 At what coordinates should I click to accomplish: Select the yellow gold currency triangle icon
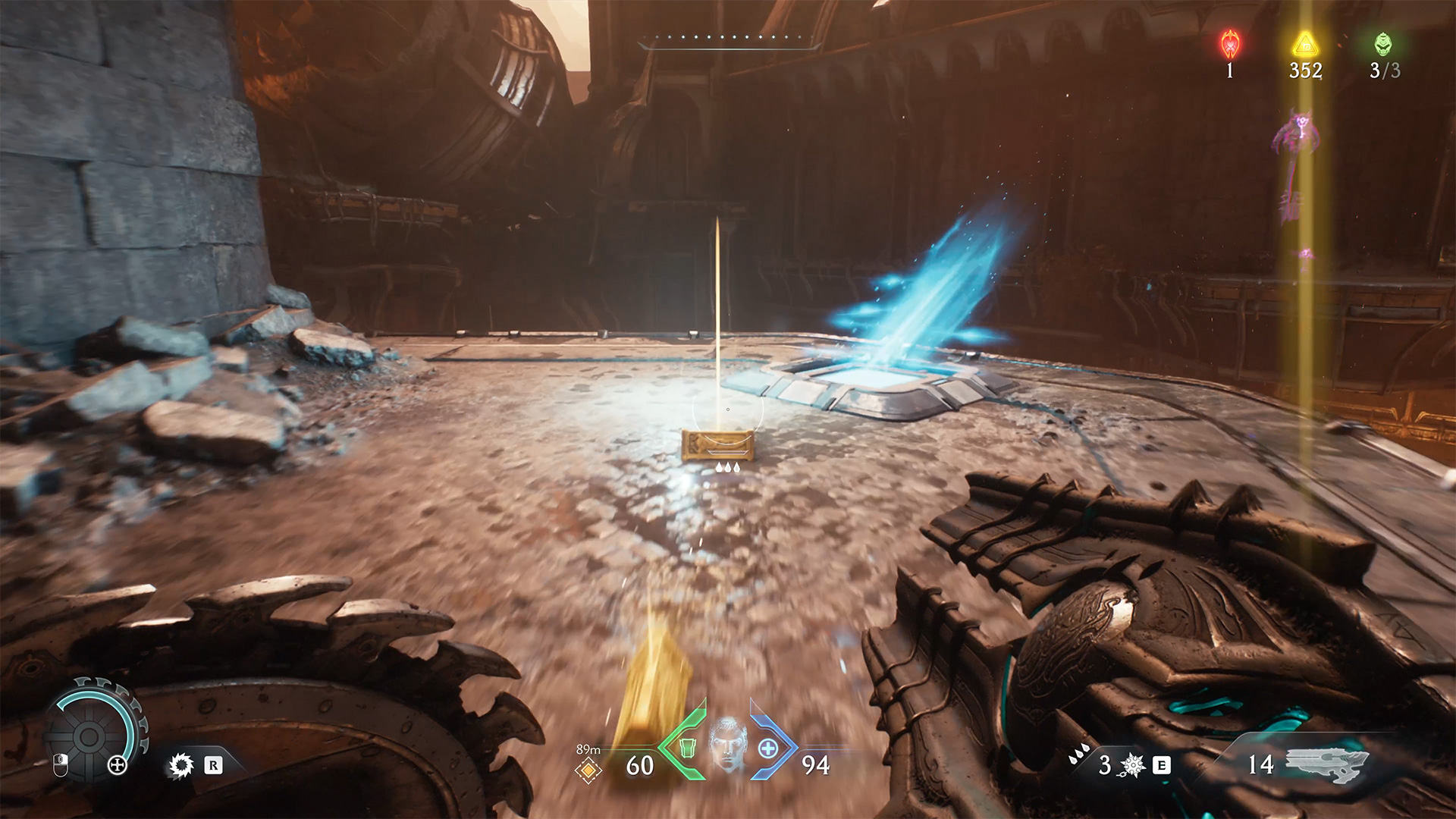click(1305, 44)
